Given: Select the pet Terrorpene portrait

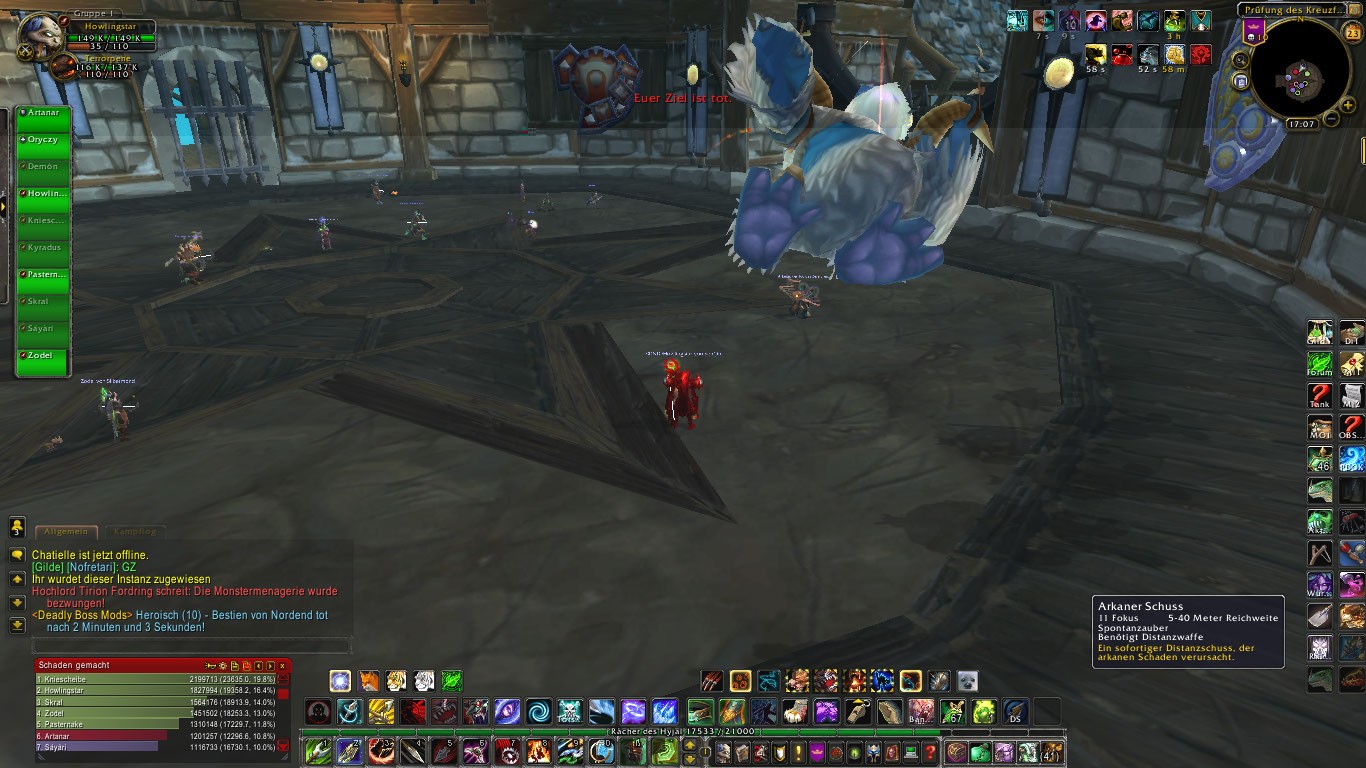Looking at the screenshot, I should pyautogui.click(x=63, y=67).
